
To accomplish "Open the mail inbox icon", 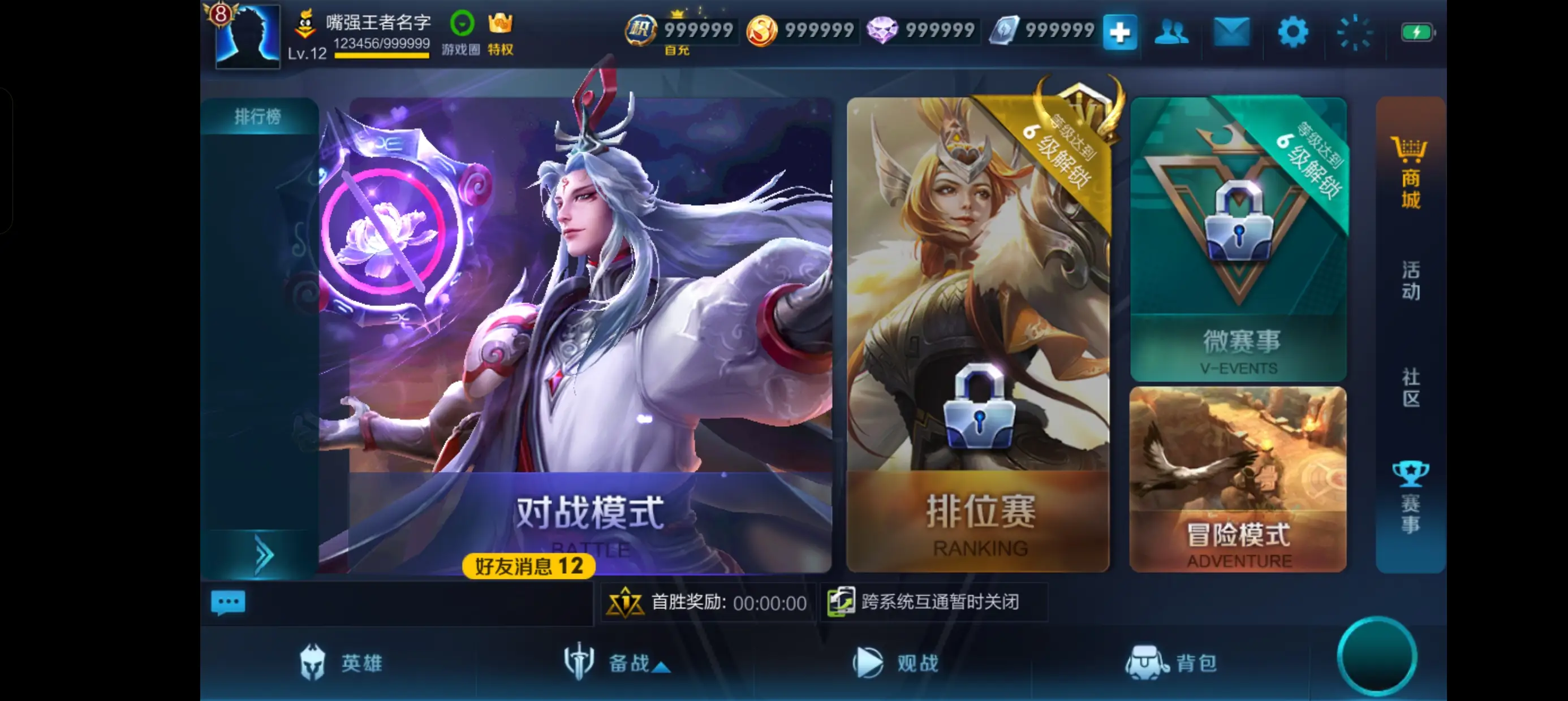I will [1231, 33].
